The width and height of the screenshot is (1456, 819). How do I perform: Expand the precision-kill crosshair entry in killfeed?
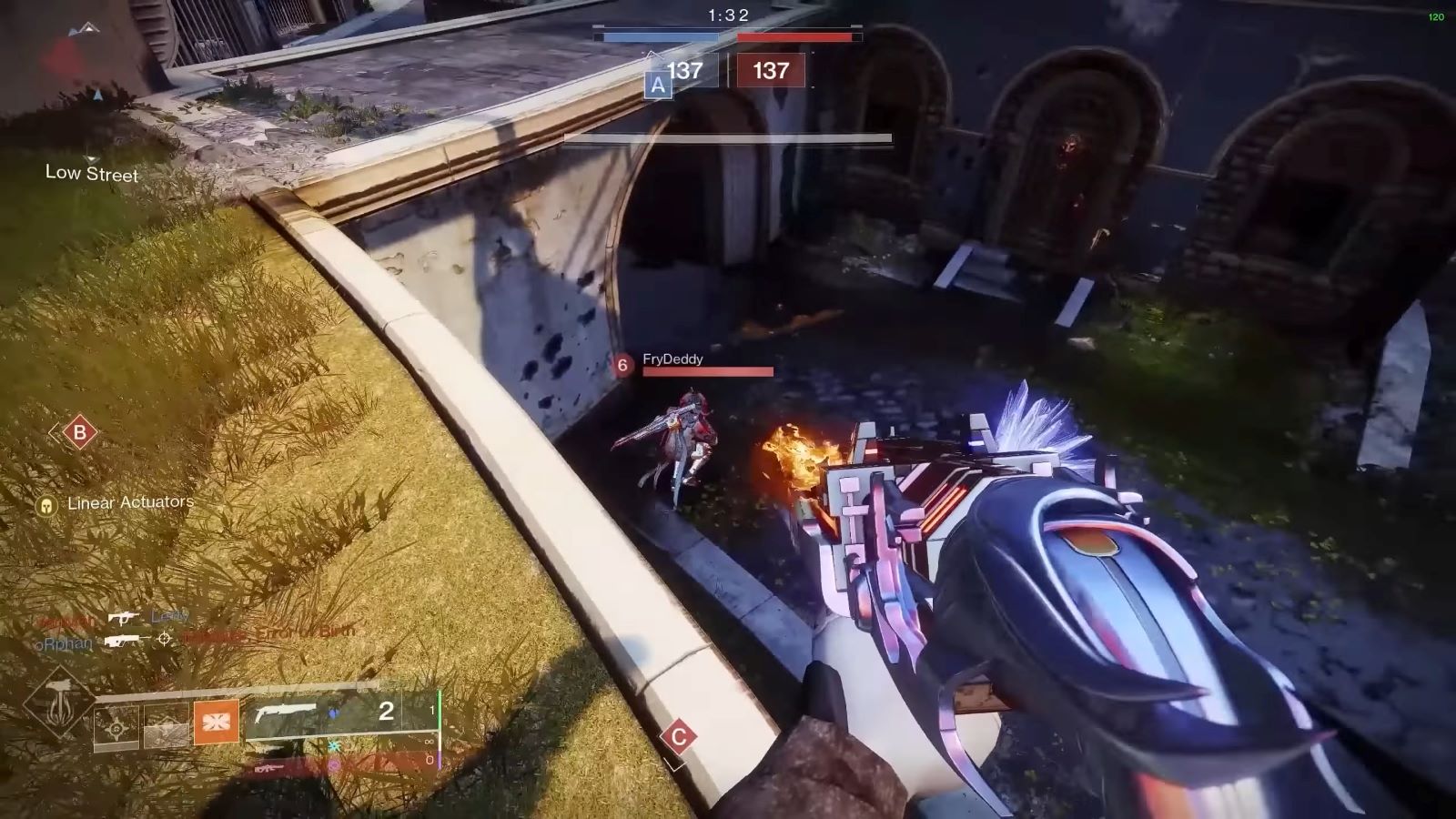pyautogui.click(x=164, y=639)
